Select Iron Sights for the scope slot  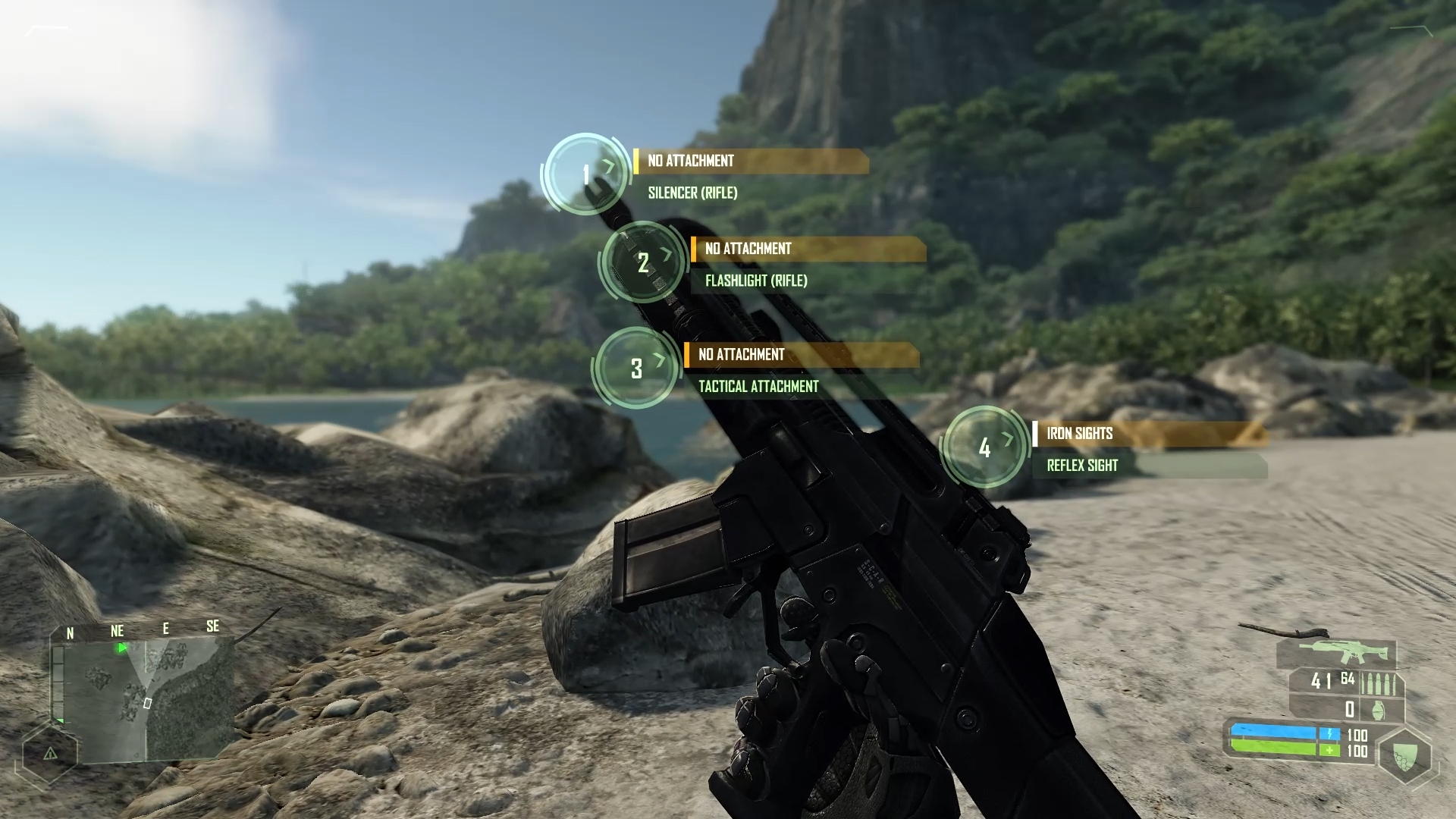[1080, 434]
